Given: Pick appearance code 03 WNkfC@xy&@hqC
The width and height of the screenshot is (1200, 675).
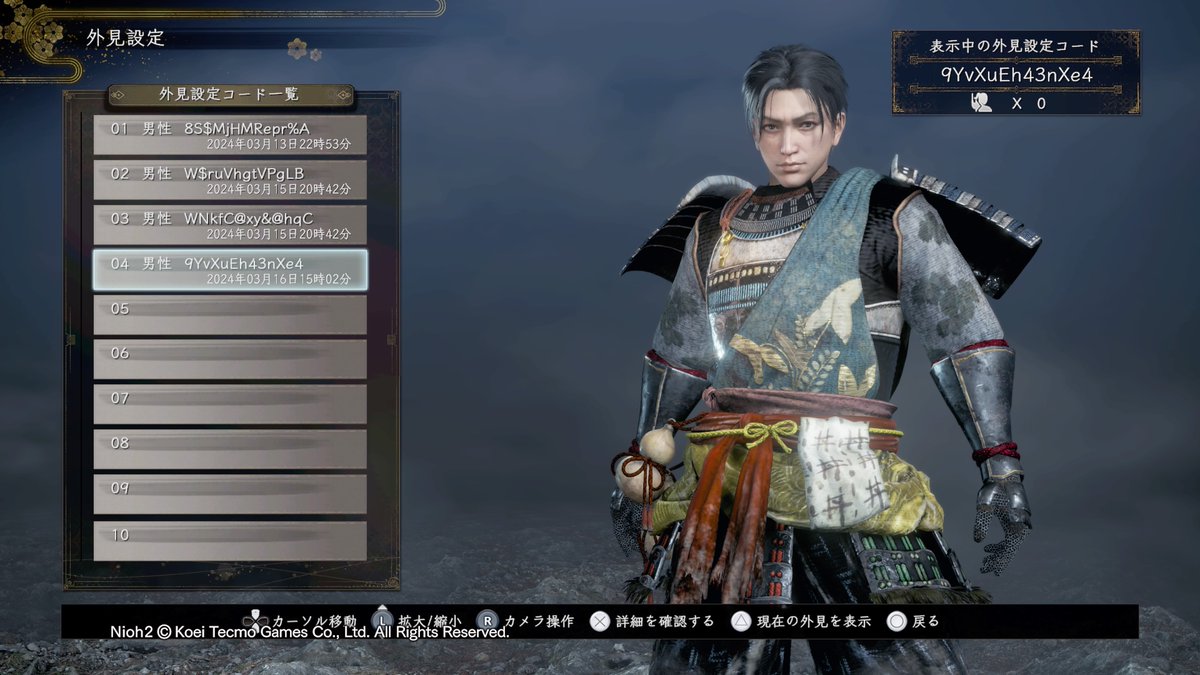Looking at the screenshot, I should click(230, 225).
